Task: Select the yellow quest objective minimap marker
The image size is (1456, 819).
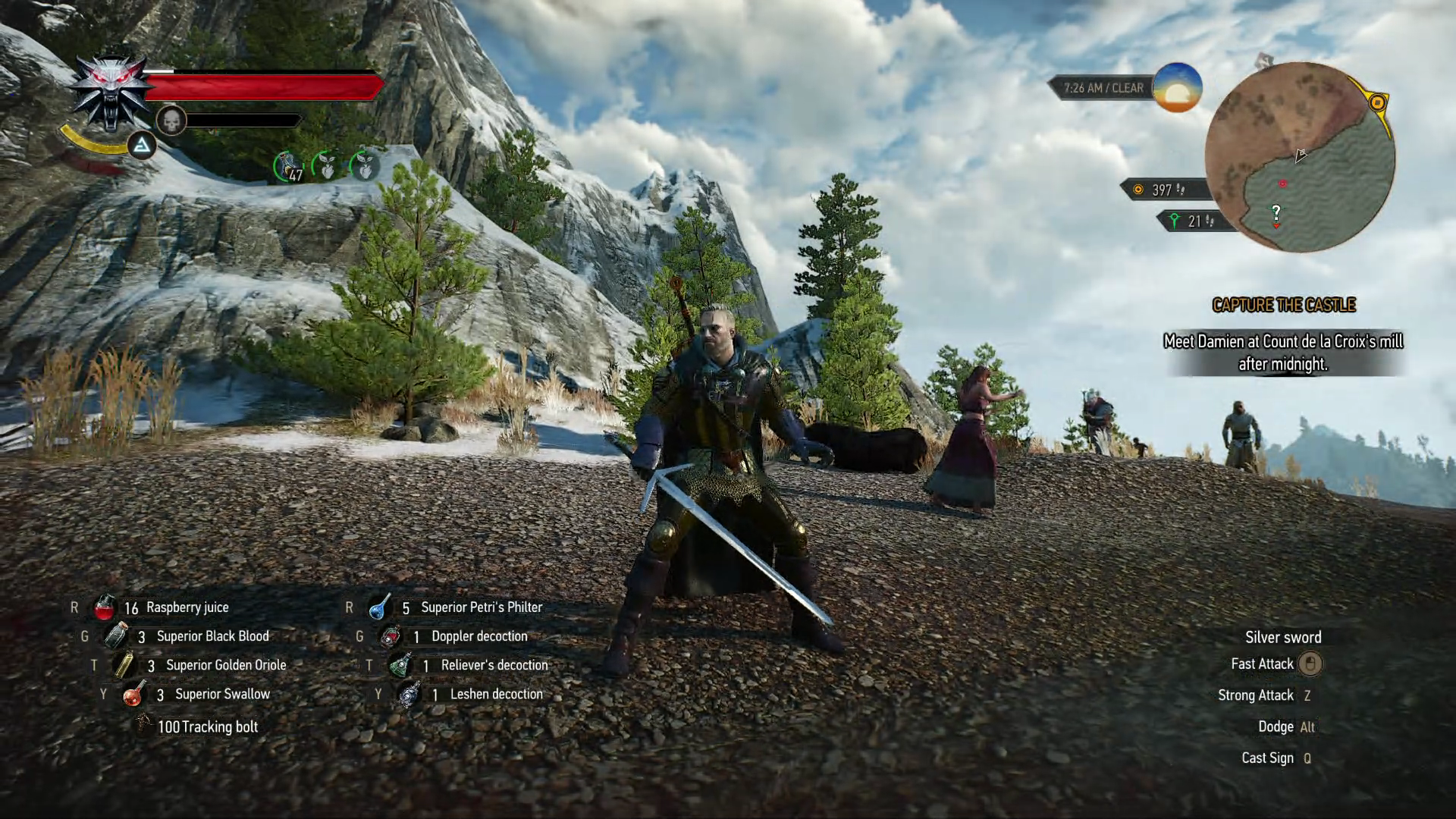Action: click(1378, 102)
